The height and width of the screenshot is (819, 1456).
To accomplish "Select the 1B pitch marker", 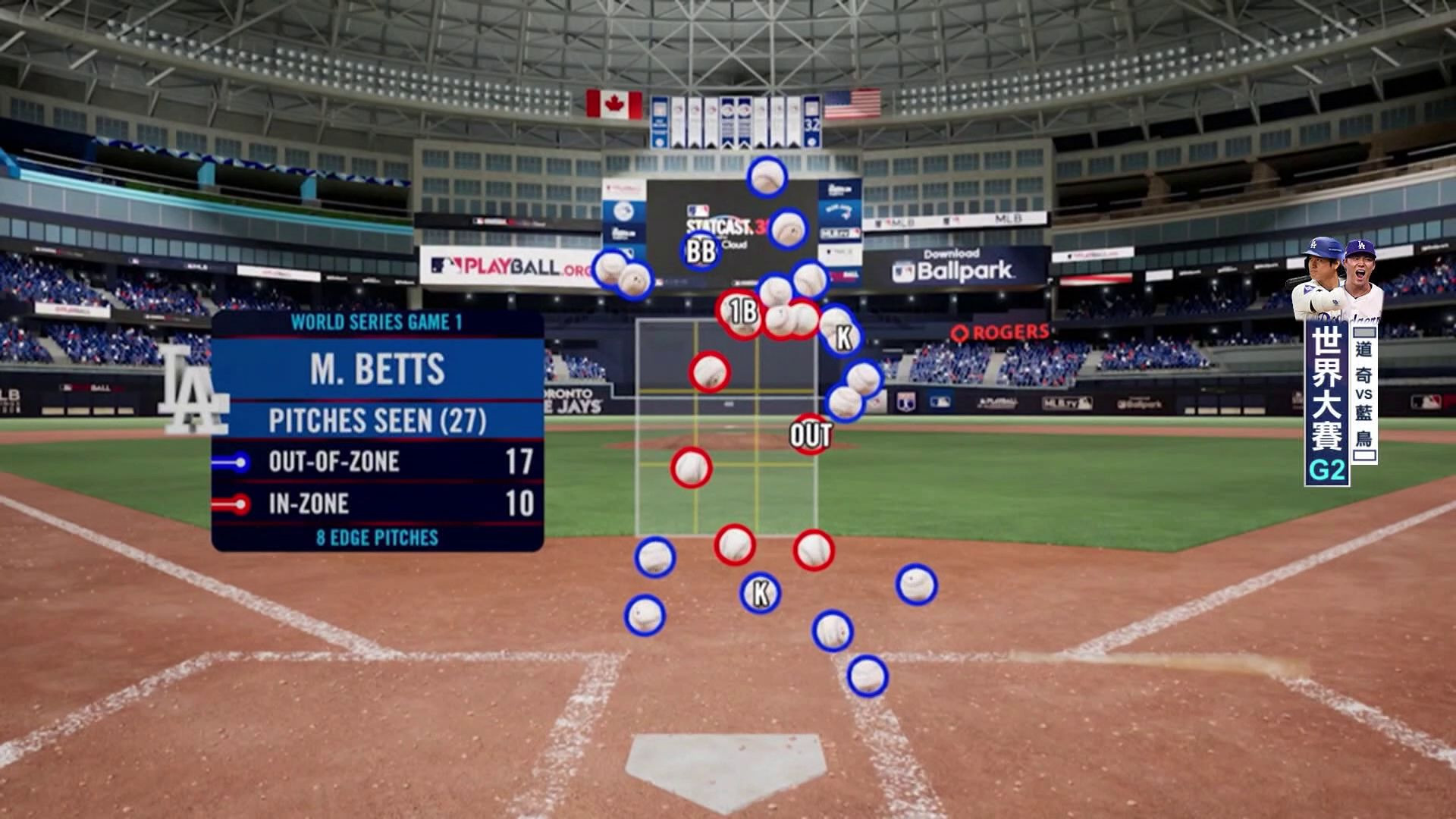I will [742, 312].
